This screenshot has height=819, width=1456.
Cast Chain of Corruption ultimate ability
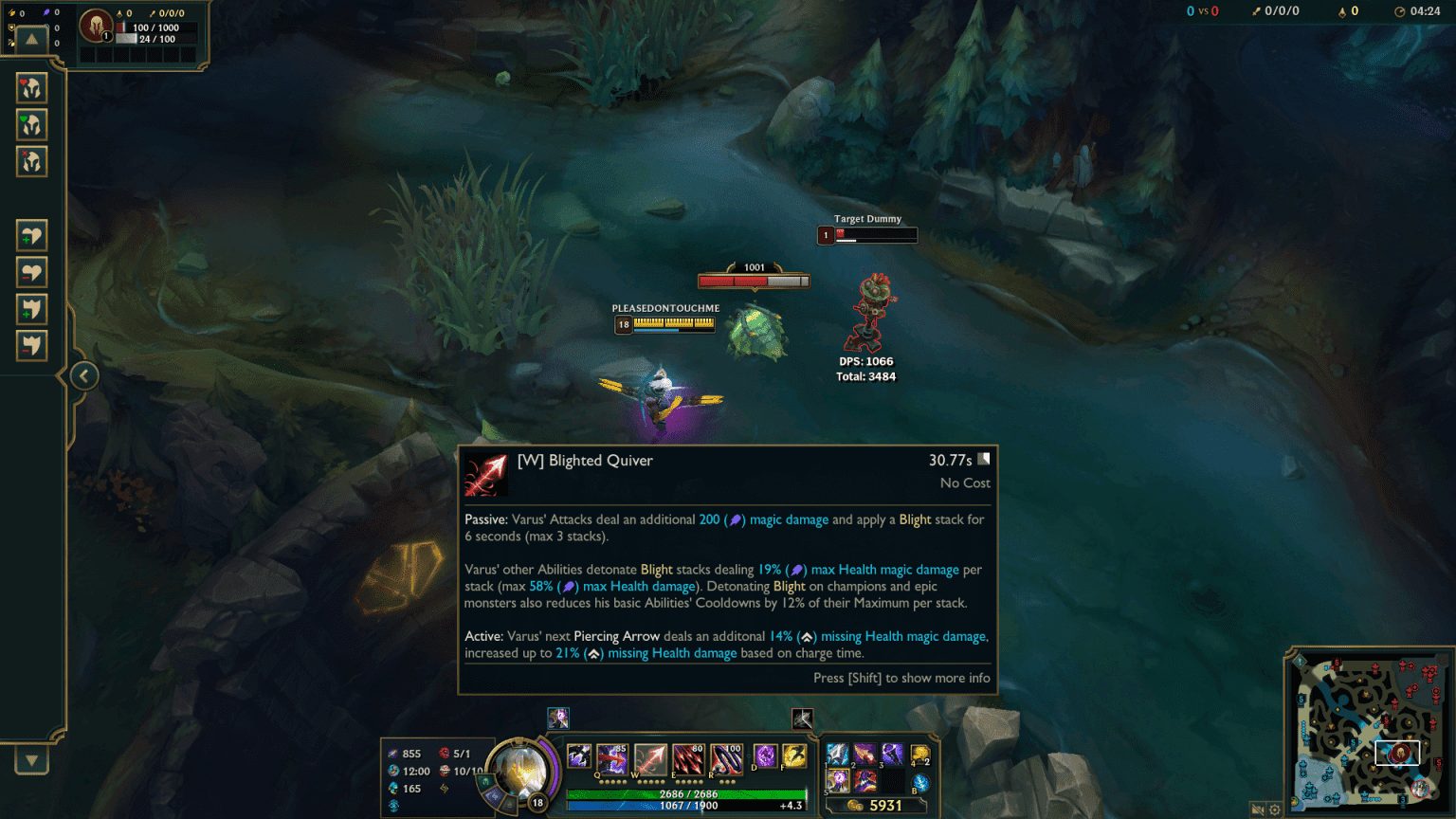point(725,757)
